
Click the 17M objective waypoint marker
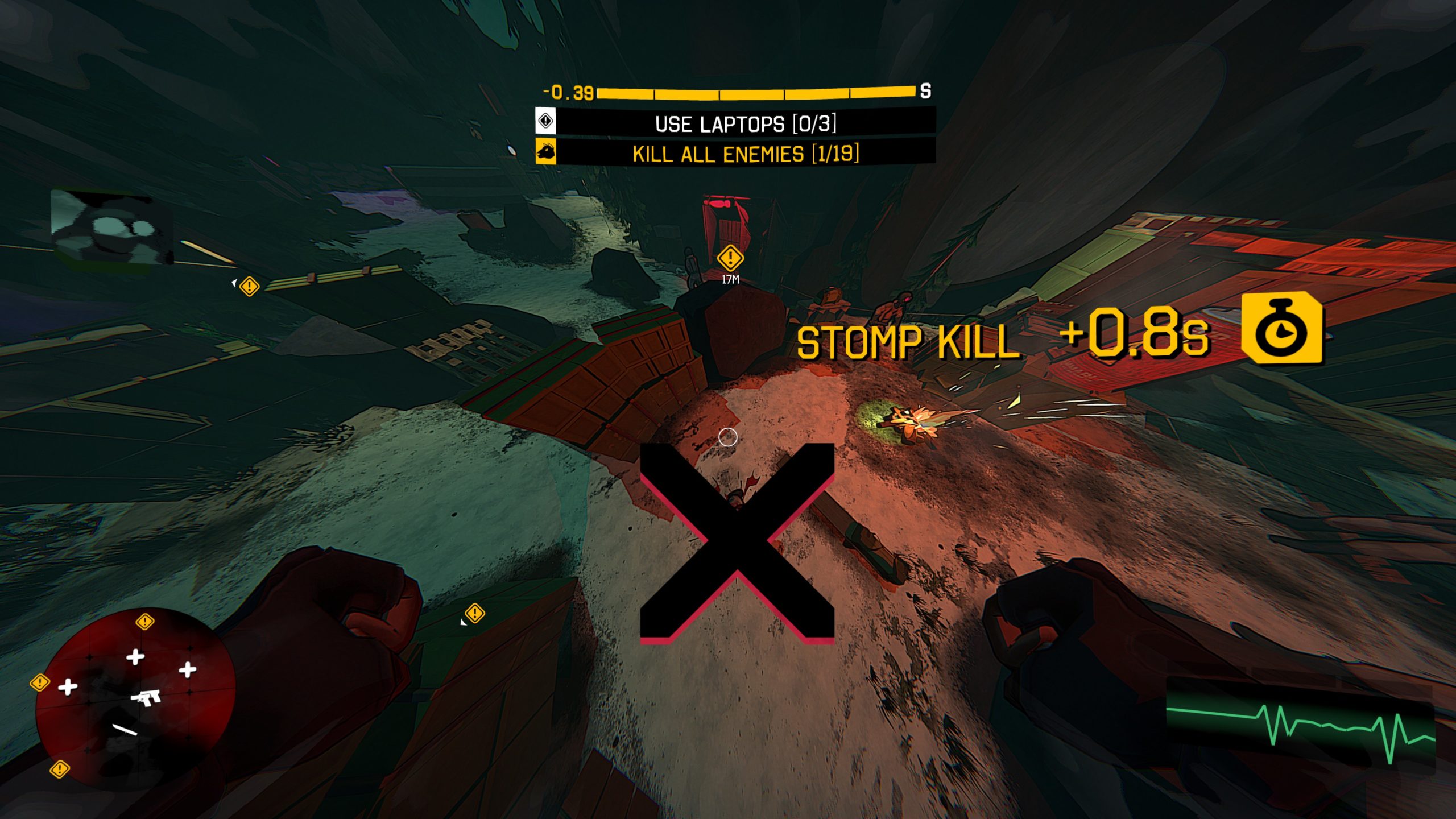pyautogui.click(x=730, y=259)
